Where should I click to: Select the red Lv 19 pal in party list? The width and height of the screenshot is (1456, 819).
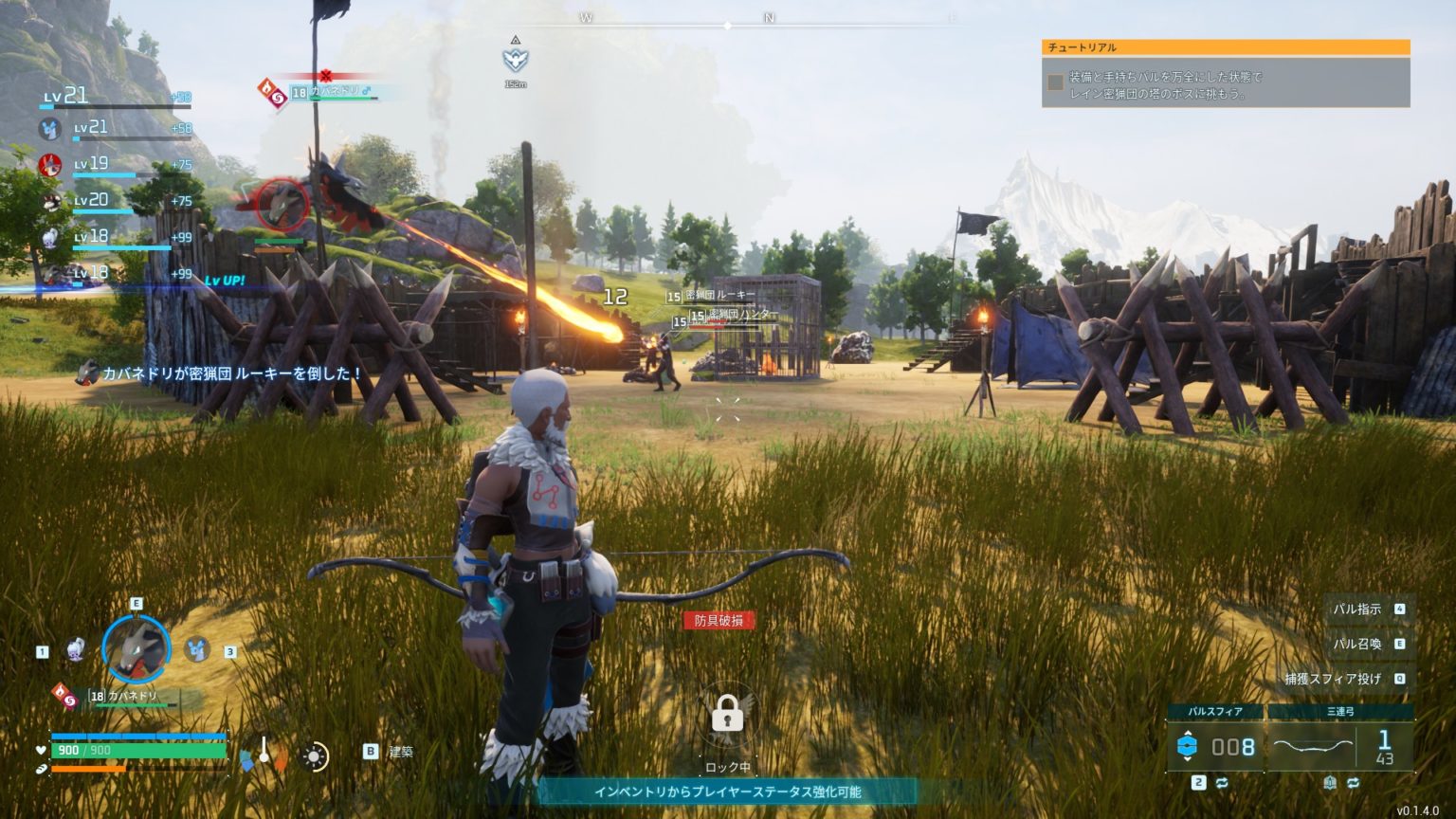coord(50,166)
